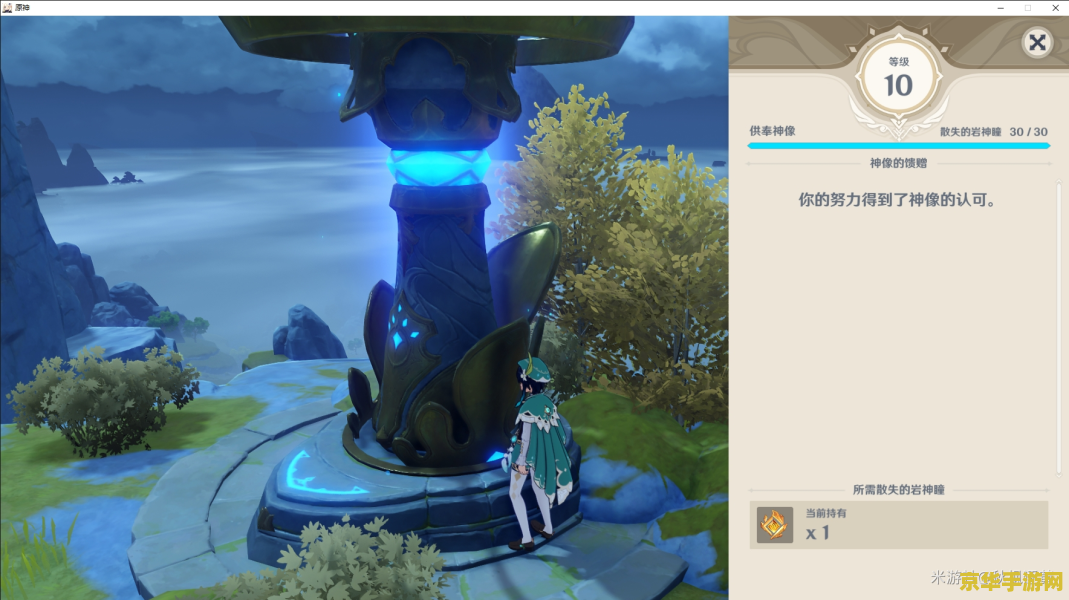The width and height of the screenshot is (1069, 600).
Task: Select the Geoculus item icon
Action: click(x=775, y=525)
